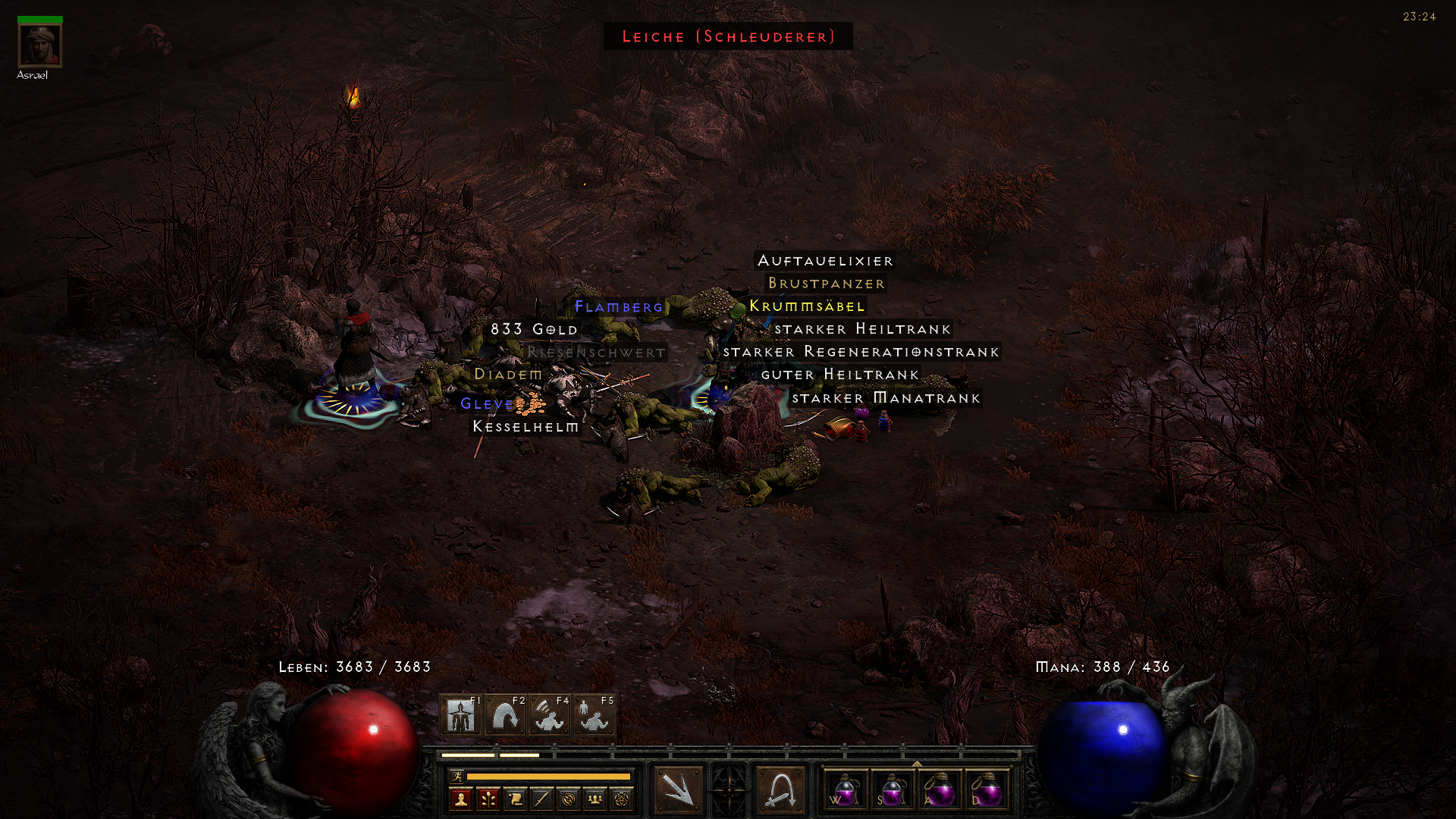Open character stats with the head icon

(461, 800)
